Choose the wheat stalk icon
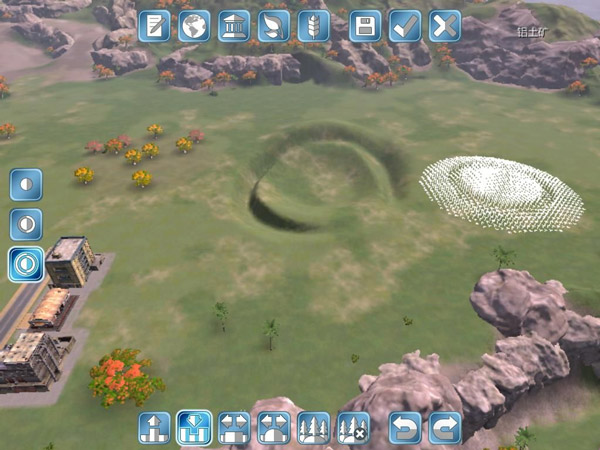Viewport: 600px width, 450px height. 313,26
